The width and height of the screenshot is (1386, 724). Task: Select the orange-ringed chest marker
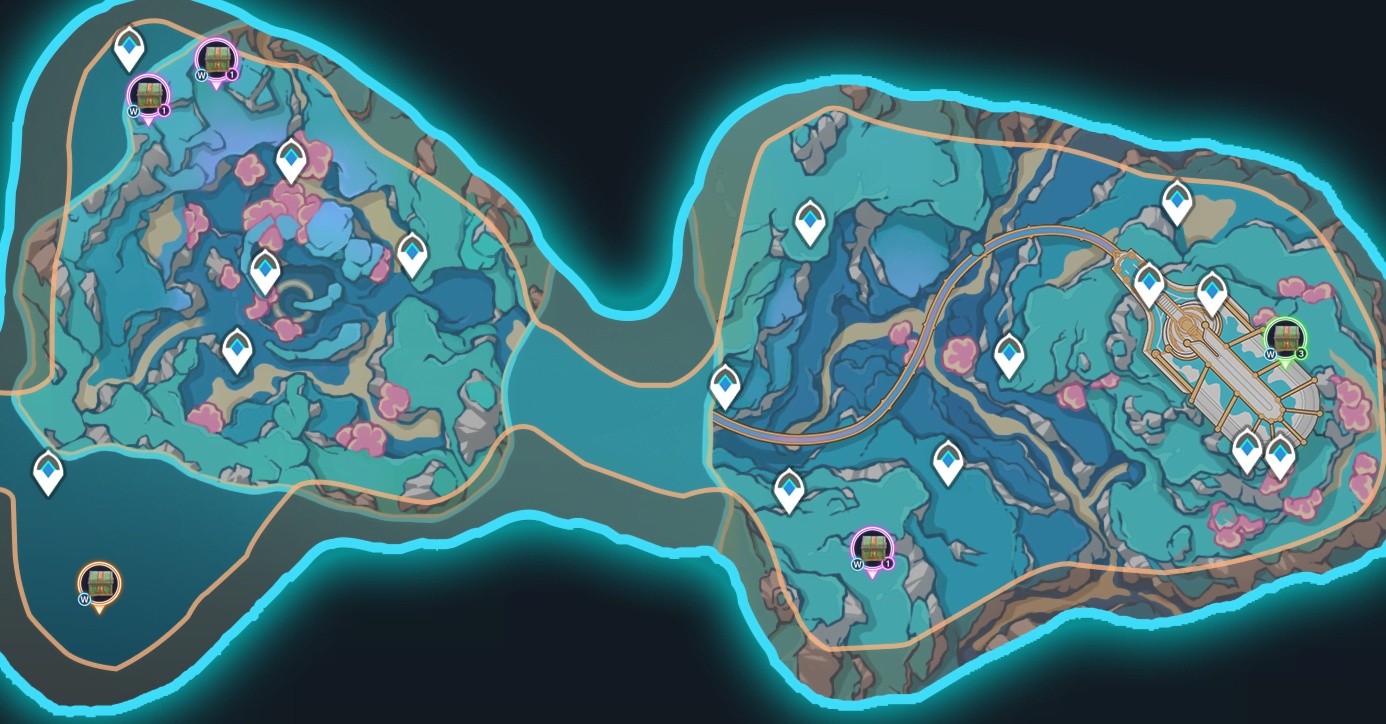[99, 584]
